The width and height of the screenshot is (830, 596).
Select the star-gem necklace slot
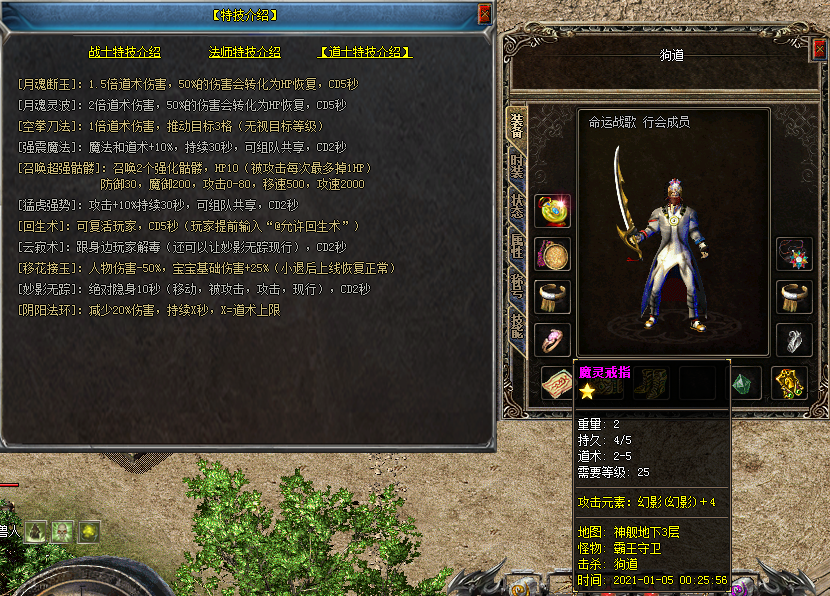coord(795,254)
